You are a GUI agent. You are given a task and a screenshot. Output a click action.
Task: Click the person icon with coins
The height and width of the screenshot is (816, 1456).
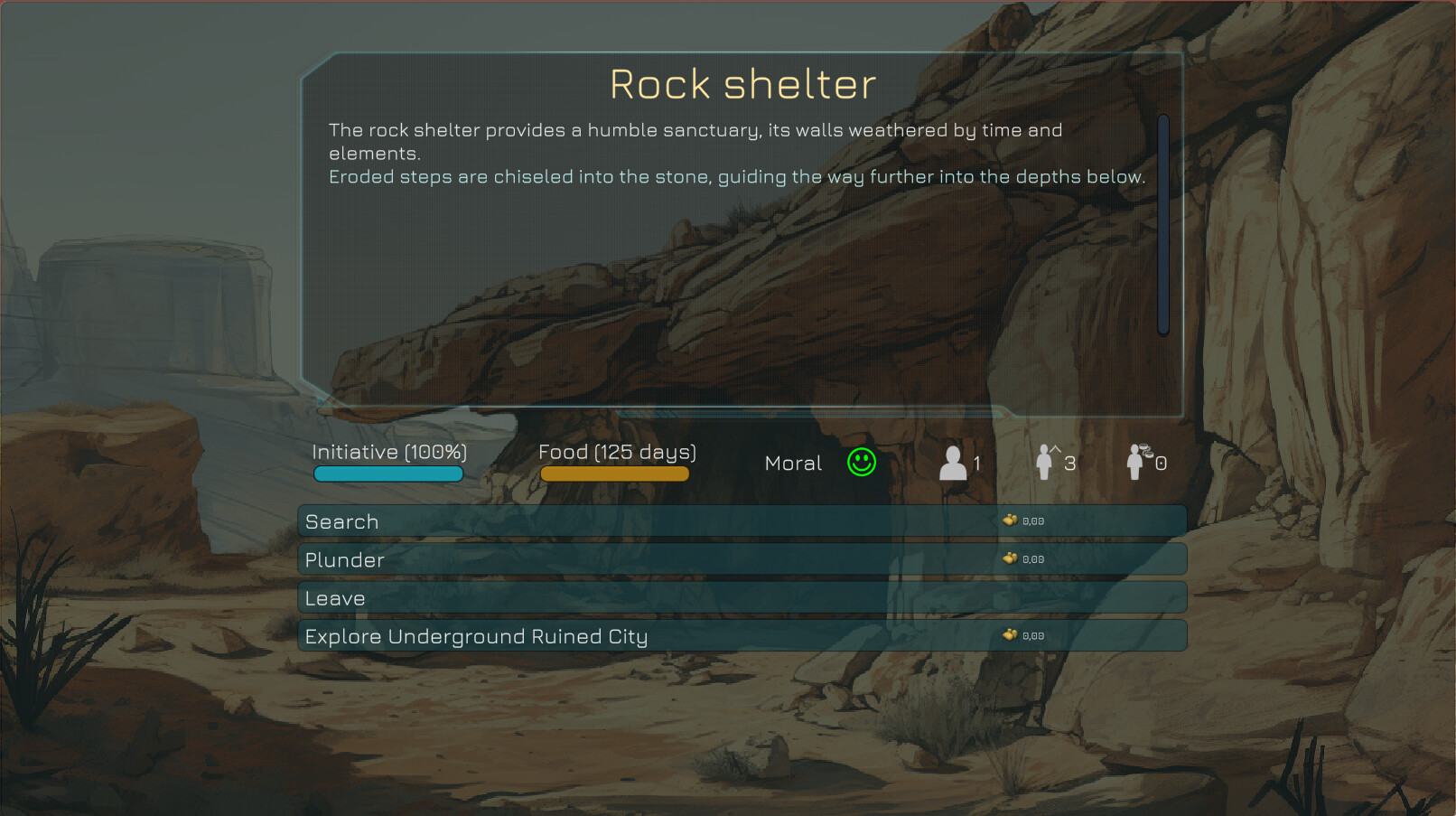1135,462
